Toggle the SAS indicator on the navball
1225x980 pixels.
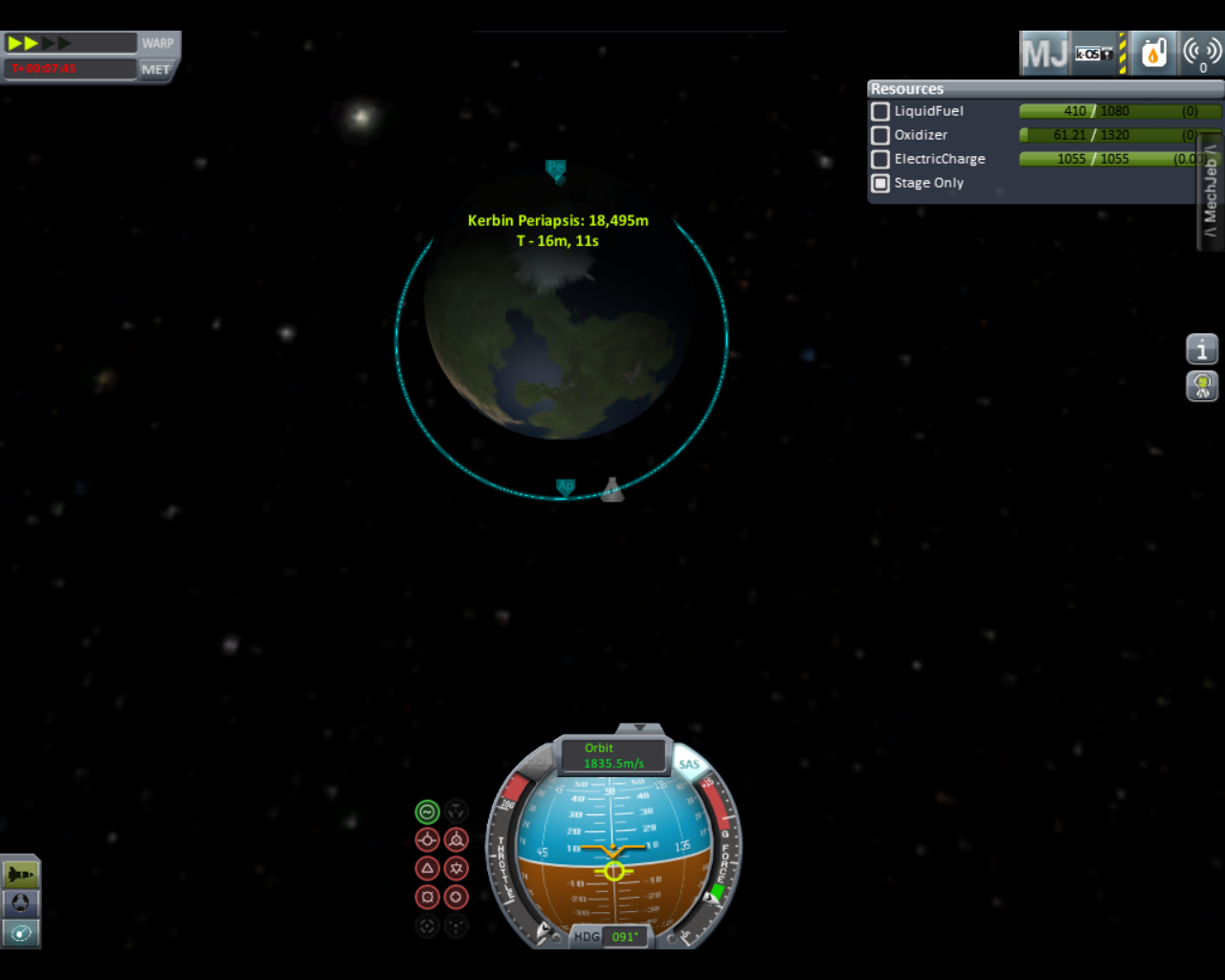[x=689, y=763]
